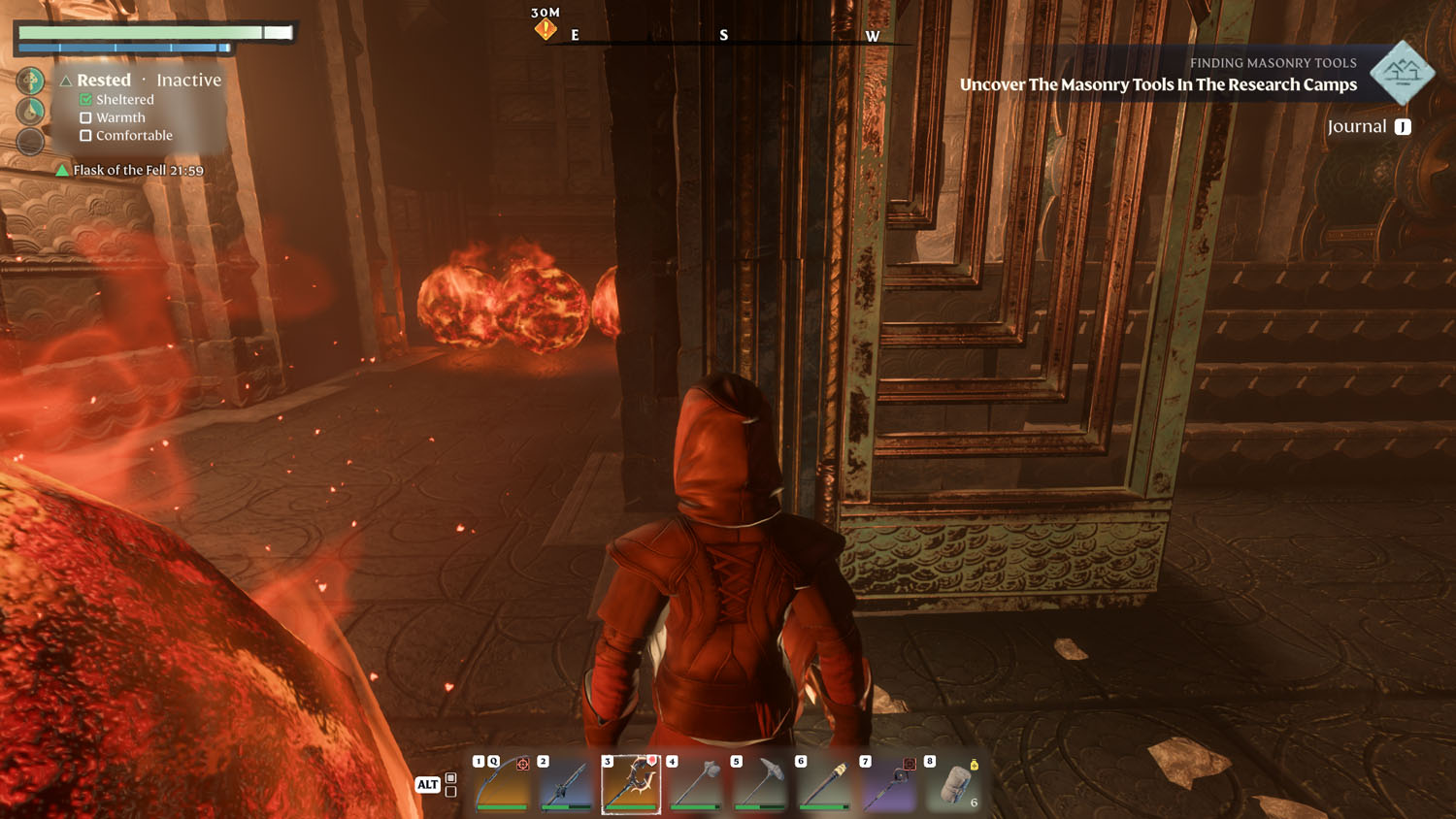The height and width of the screenshot is (819, 1456).
Task: Click the teal diamond quest emblem
Action: [1402, 72]
